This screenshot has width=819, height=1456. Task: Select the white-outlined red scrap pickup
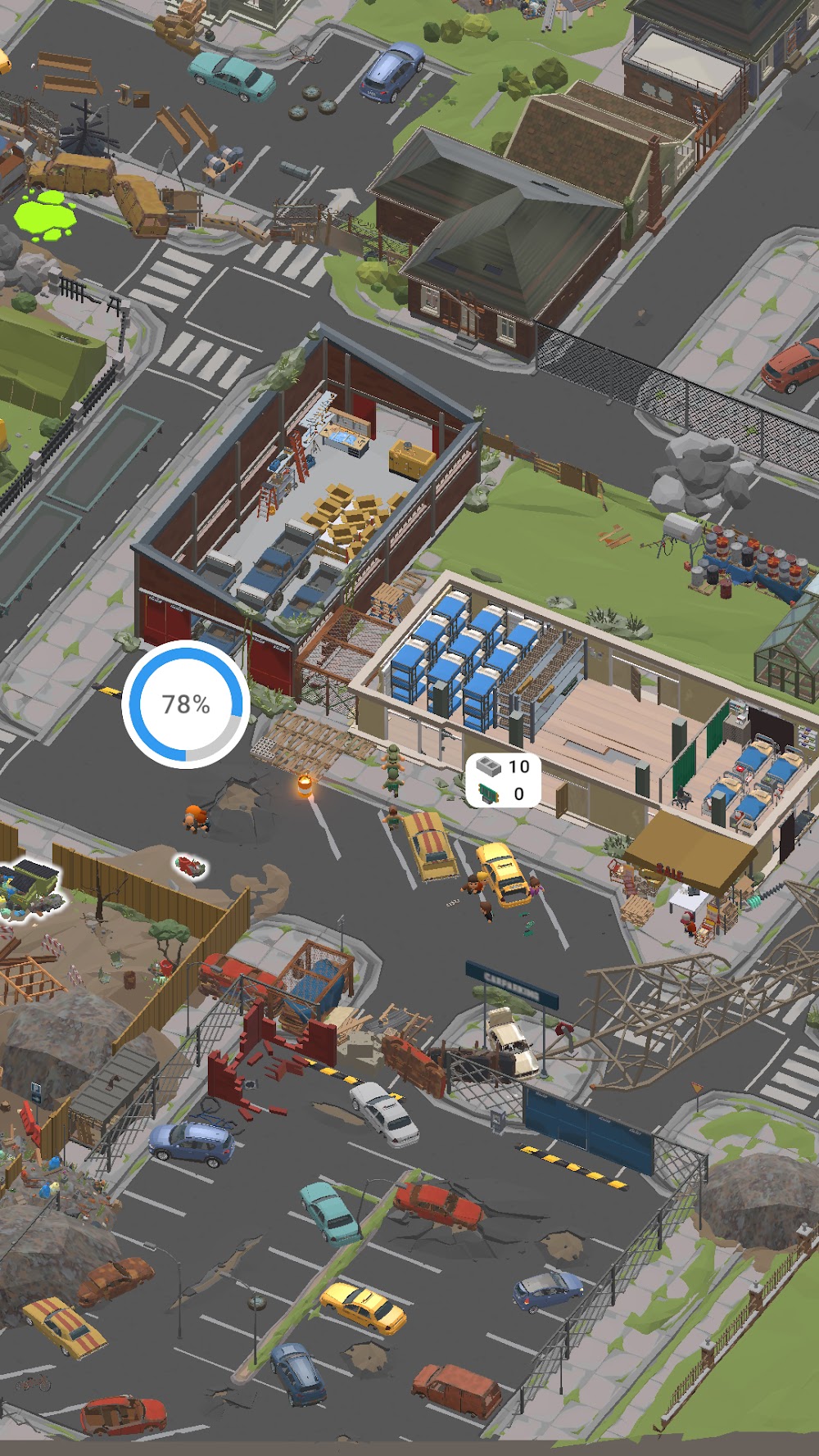(x=191, y=866)
